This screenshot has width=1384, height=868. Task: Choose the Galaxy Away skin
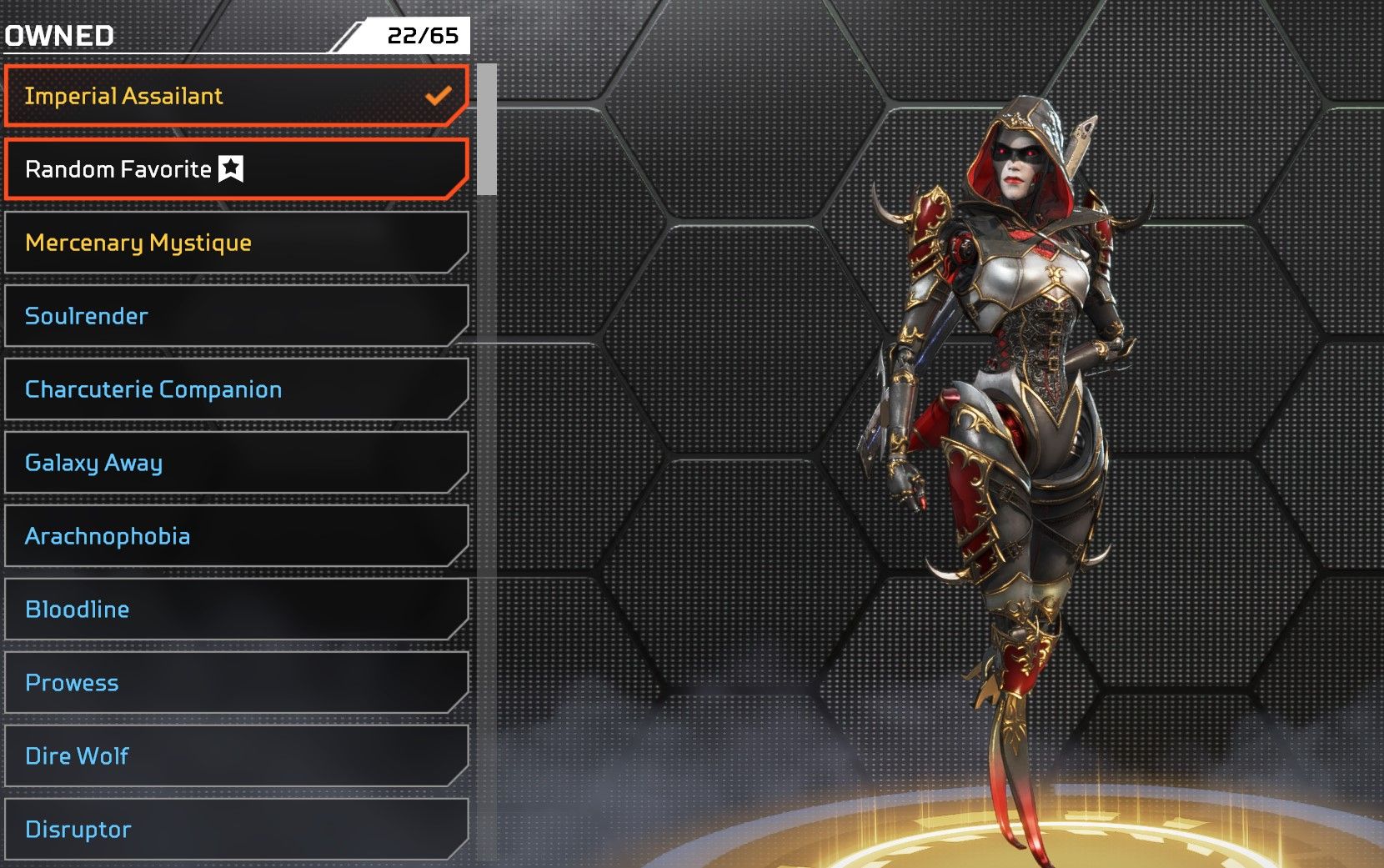pos(236,463)
